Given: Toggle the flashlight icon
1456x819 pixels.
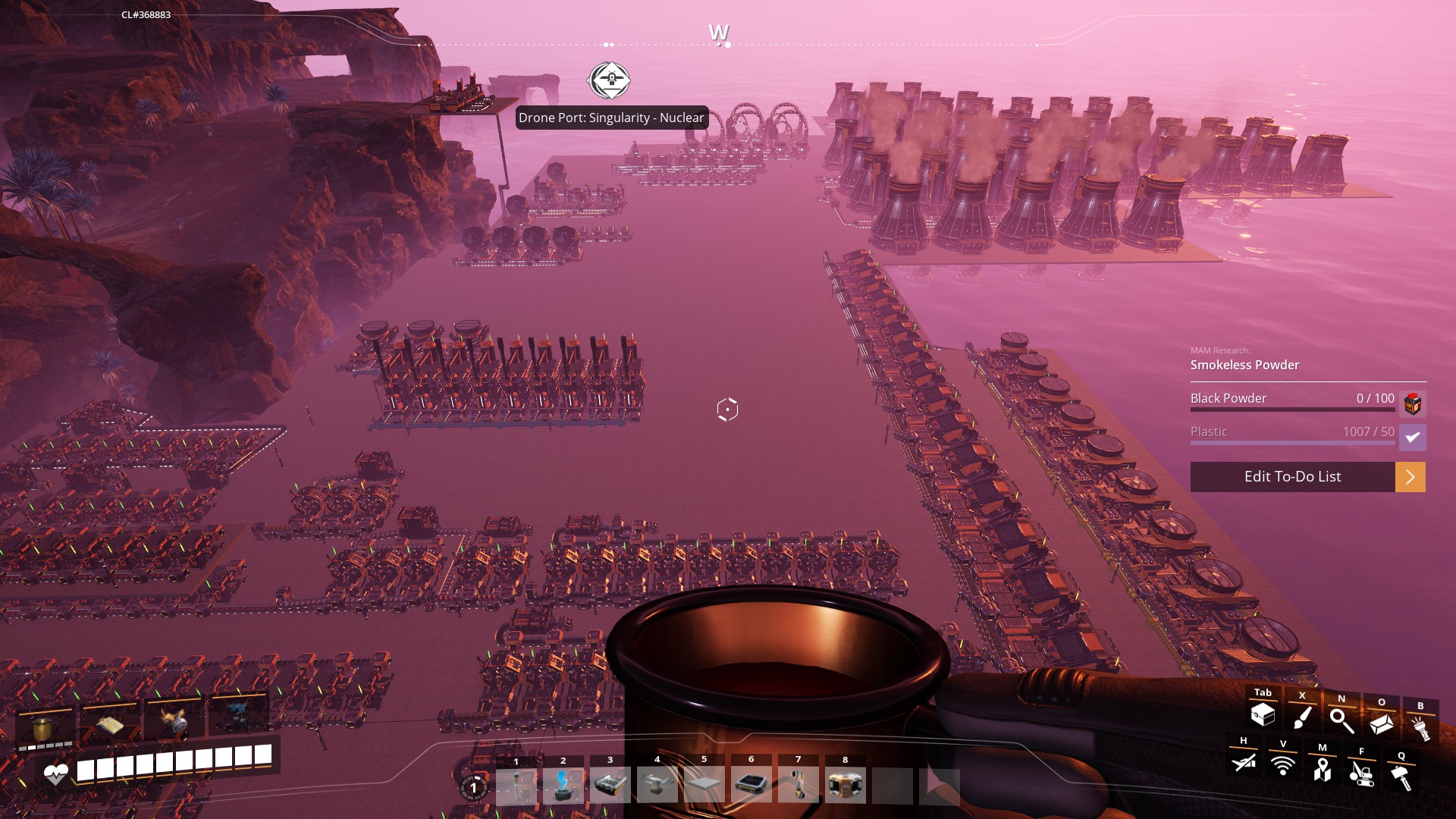Looking at the screenshot, I should pos(1420,729).
